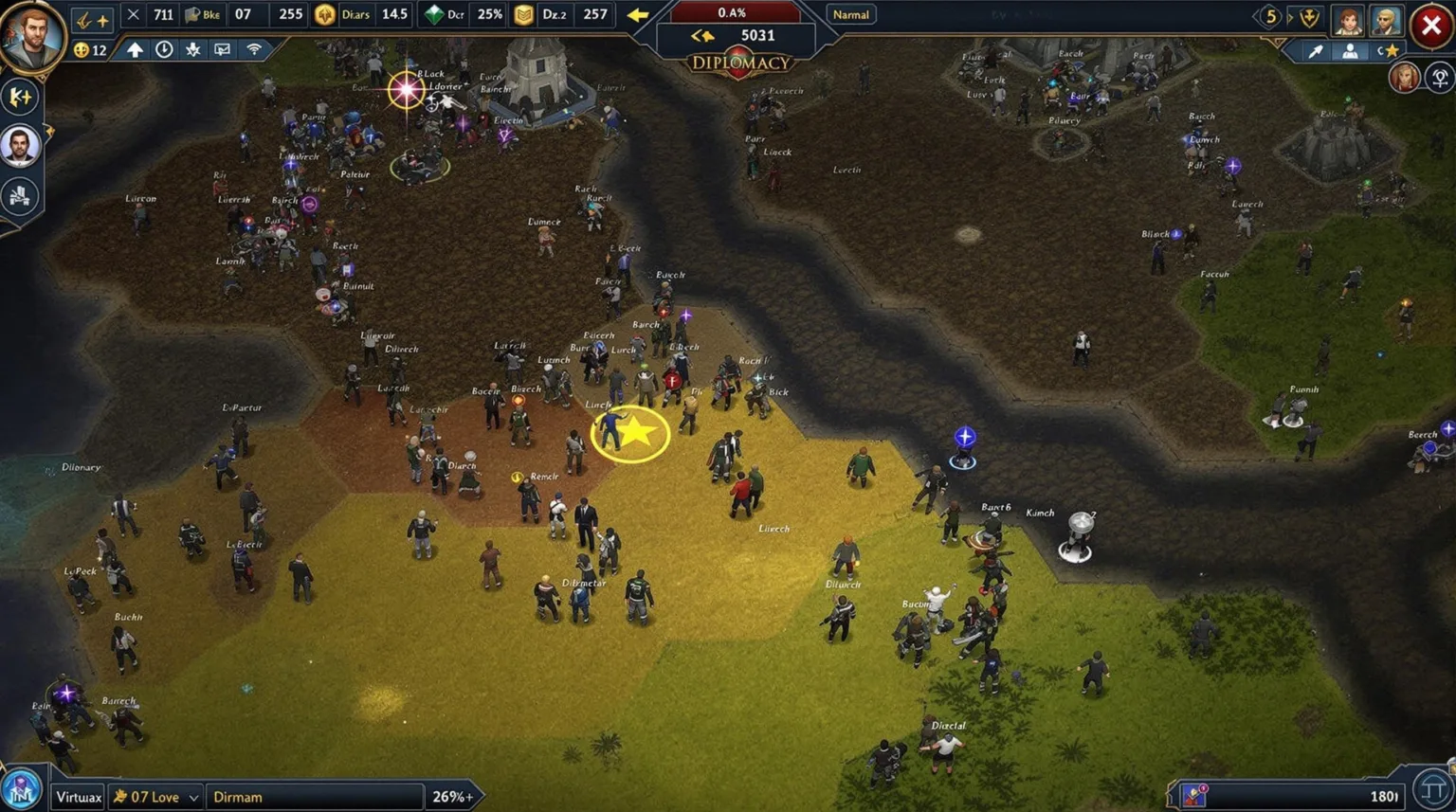Open the clock timer icon in the toolbar
Viewport: 1456px width, 812px height.
click(x=164, y=50)
